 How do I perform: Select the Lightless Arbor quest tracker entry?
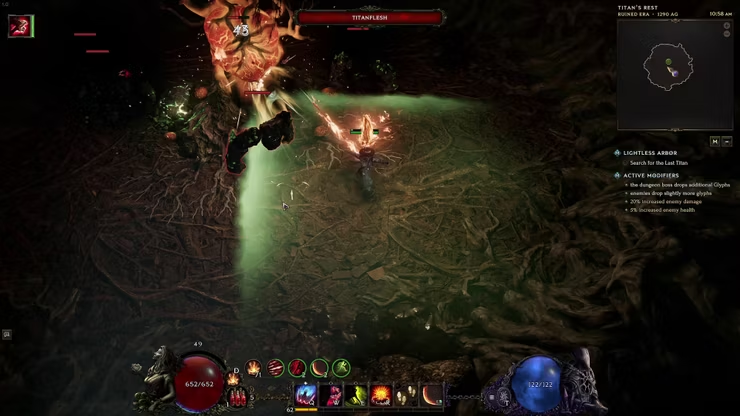[651, 153]
